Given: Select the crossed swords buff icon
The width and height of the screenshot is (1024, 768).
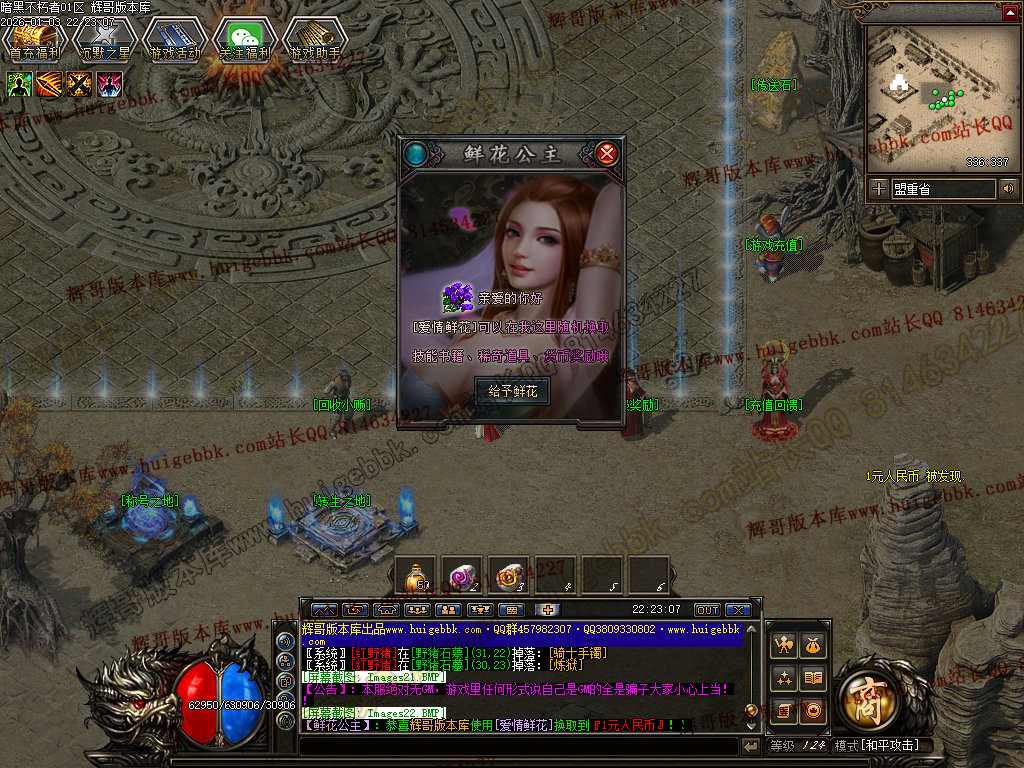Looking at the screenshot, I should [79, 84].
